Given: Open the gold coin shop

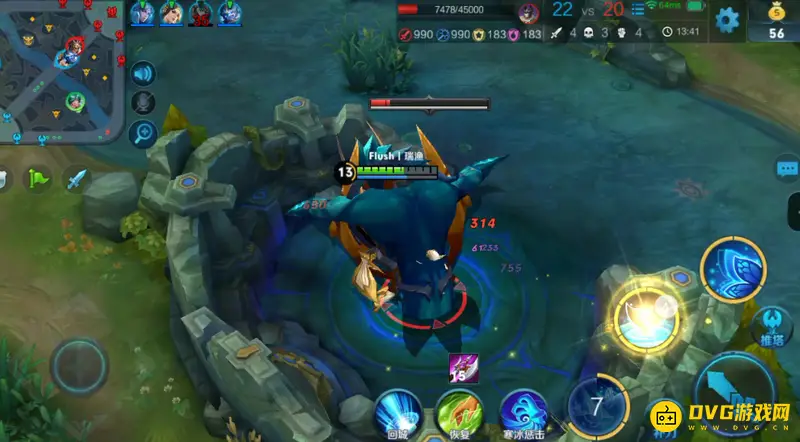Looking at the screenshot, I should 777,21.
